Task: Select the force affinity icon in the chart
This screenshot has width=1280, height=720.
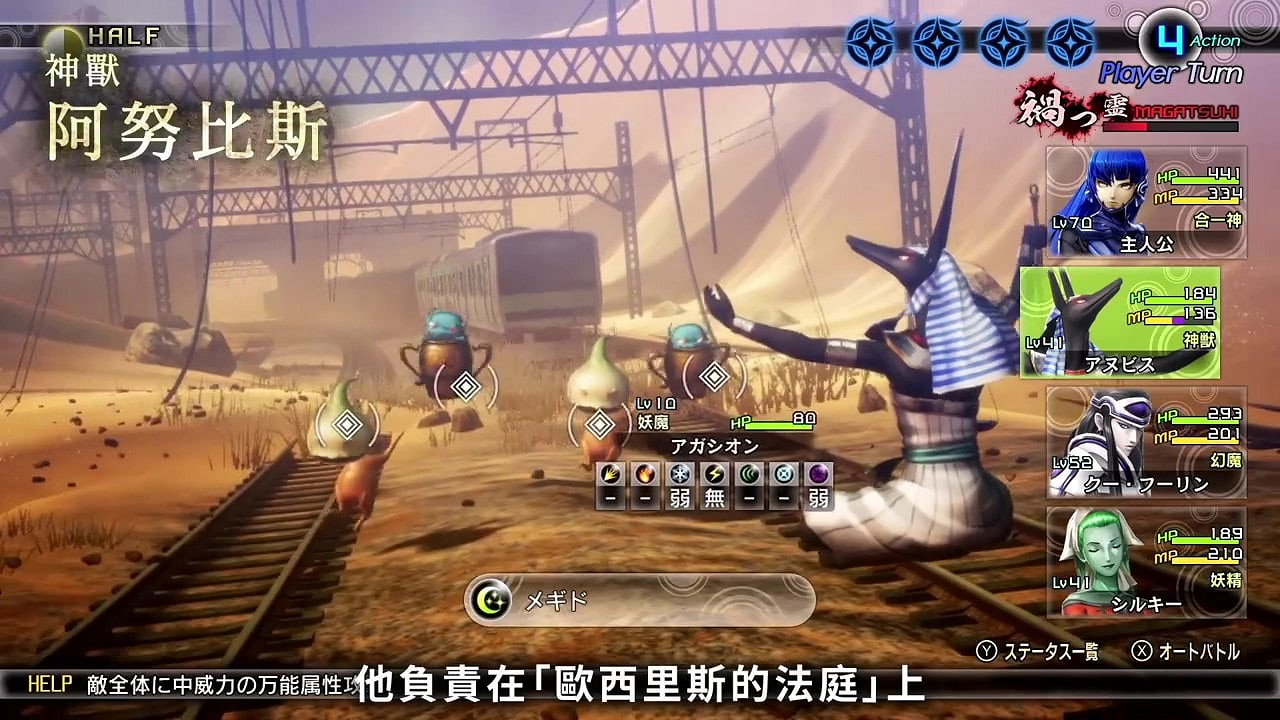Action: [747, 475]
